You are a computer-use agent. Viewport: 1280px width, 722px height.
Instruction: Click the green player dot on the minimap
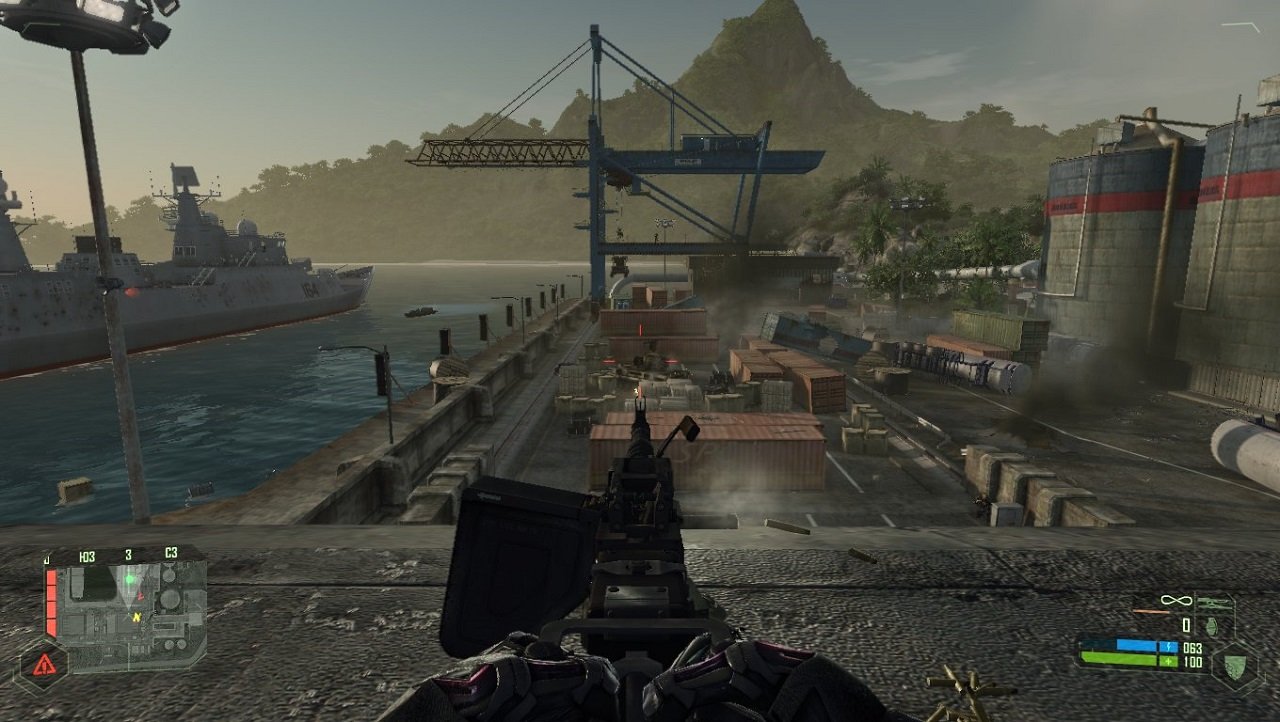point(130,579)
